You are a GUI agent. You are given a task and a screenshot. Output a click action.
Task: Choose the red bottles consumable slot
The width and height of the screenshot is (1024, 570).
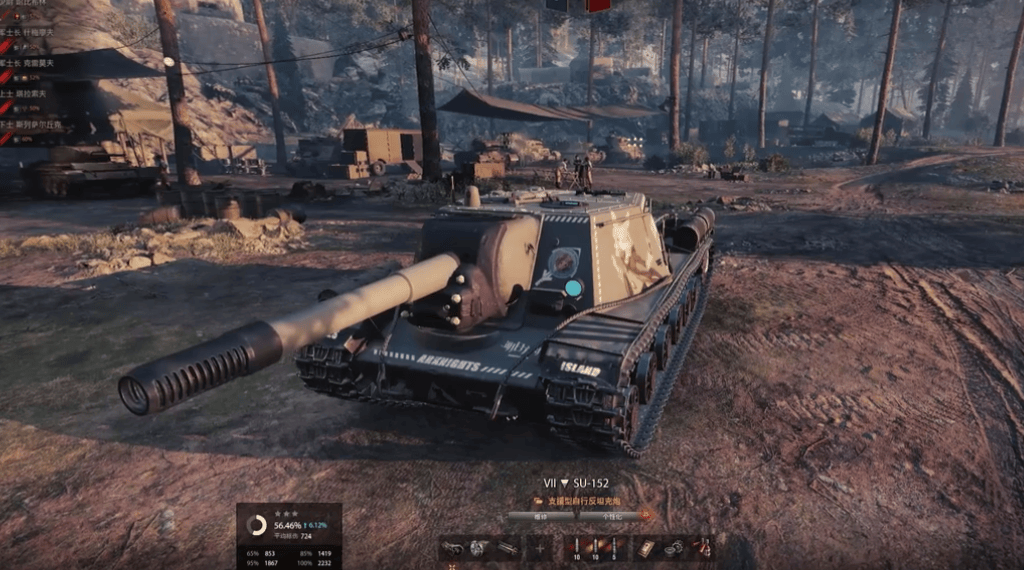point(703,548)
